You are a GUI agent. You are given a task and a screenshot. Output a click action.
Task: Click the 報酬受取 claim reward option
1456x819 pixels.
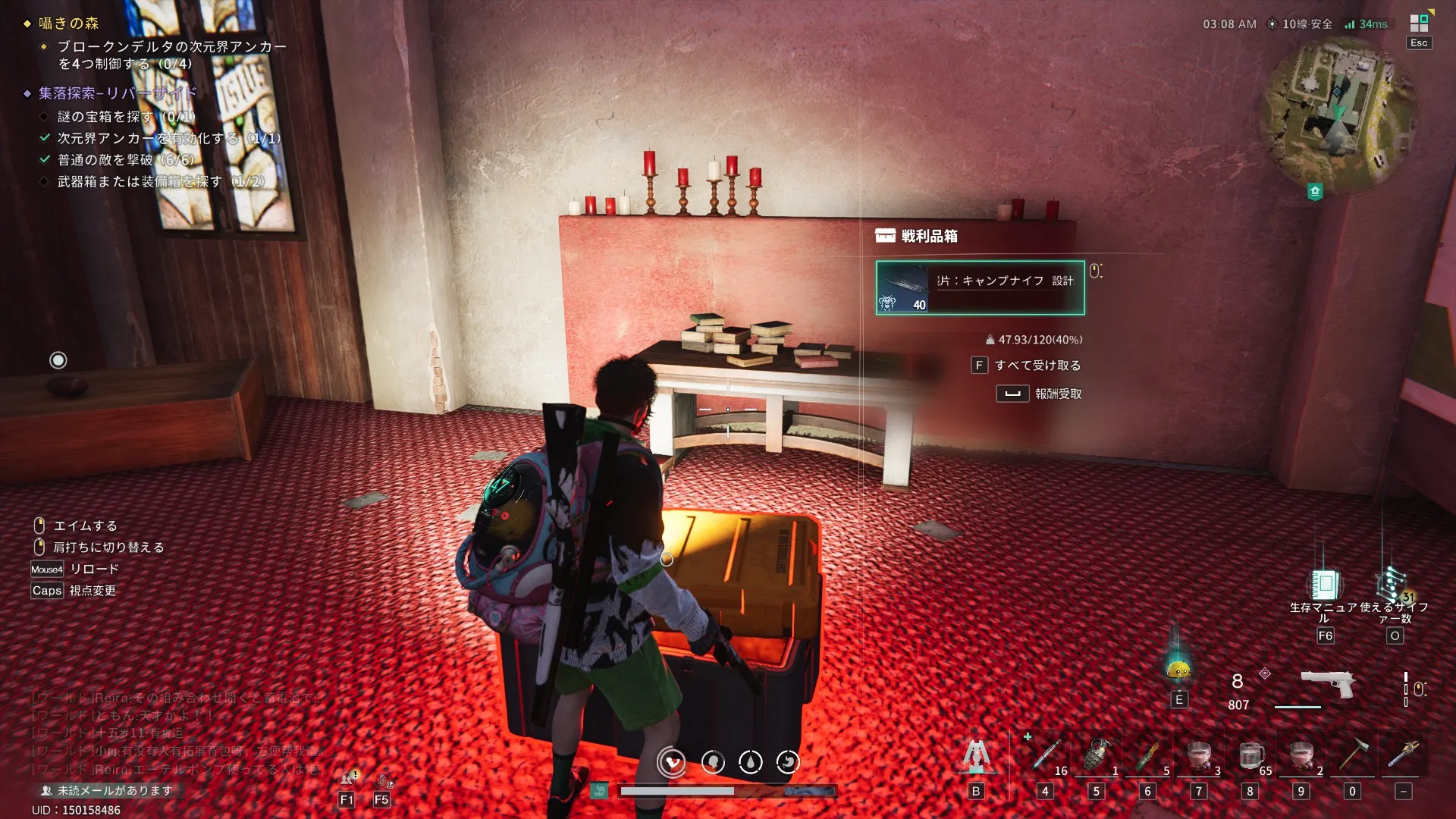tap(1057, 394)
